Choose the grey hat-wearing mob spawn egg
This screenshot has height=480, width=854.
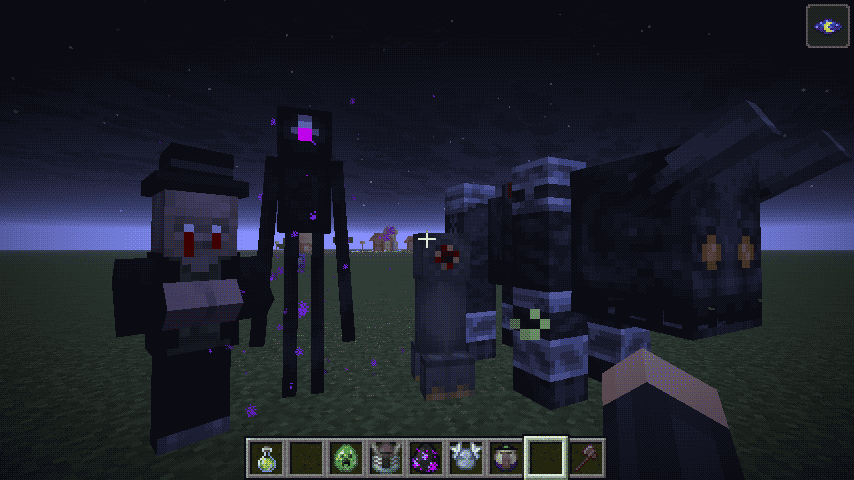tap(386, 458)
